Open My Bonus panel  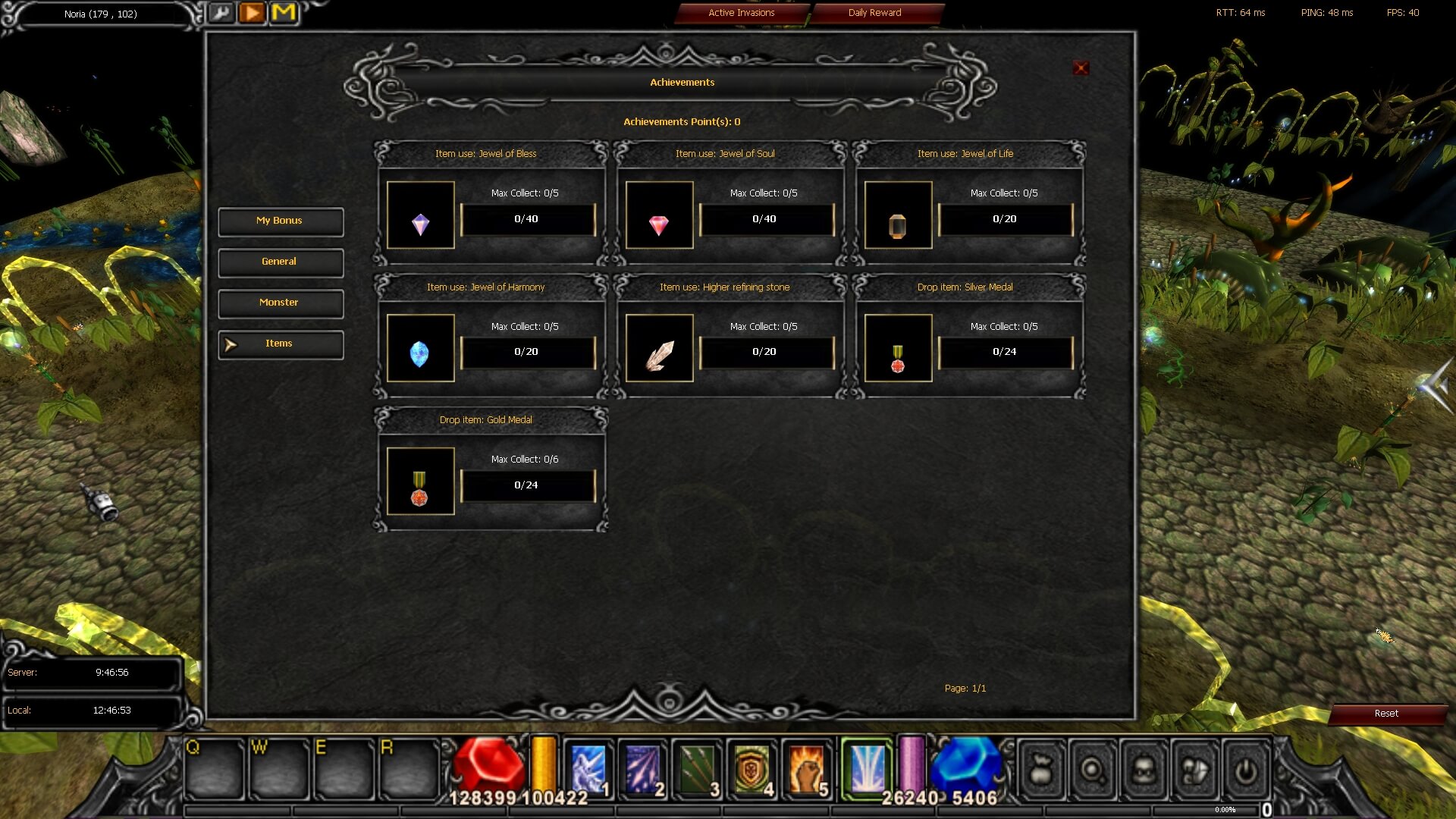click(x=280, y=221)
